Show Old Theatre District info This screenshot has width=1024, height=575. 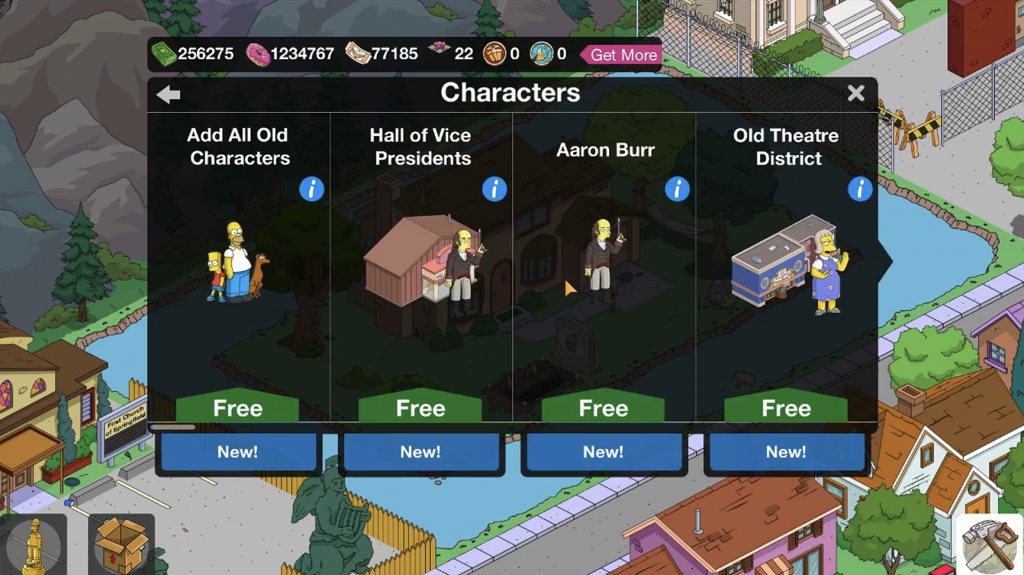(x=860, y=188)
